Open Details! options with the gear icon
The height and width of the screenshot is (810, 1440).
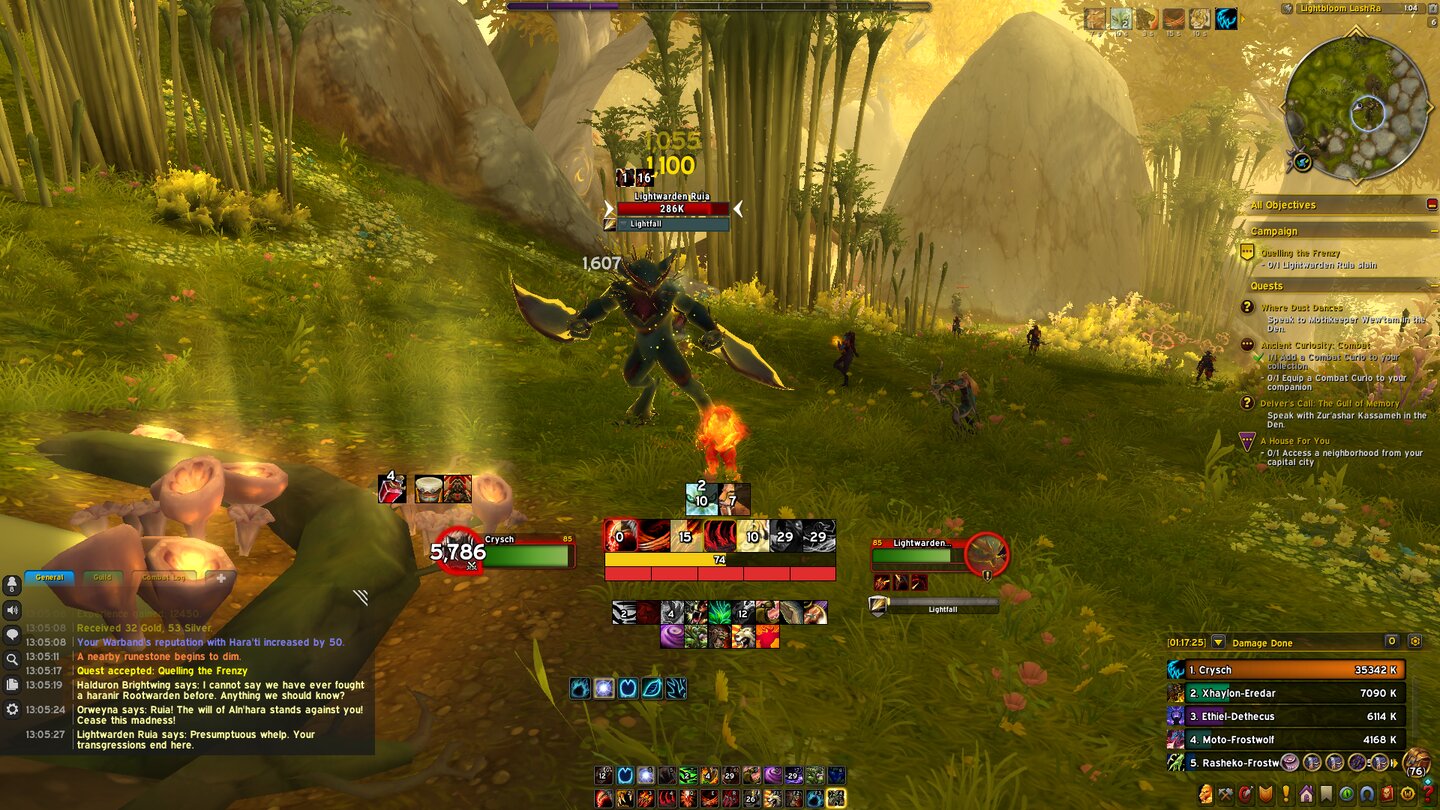tap(1413, 641)
